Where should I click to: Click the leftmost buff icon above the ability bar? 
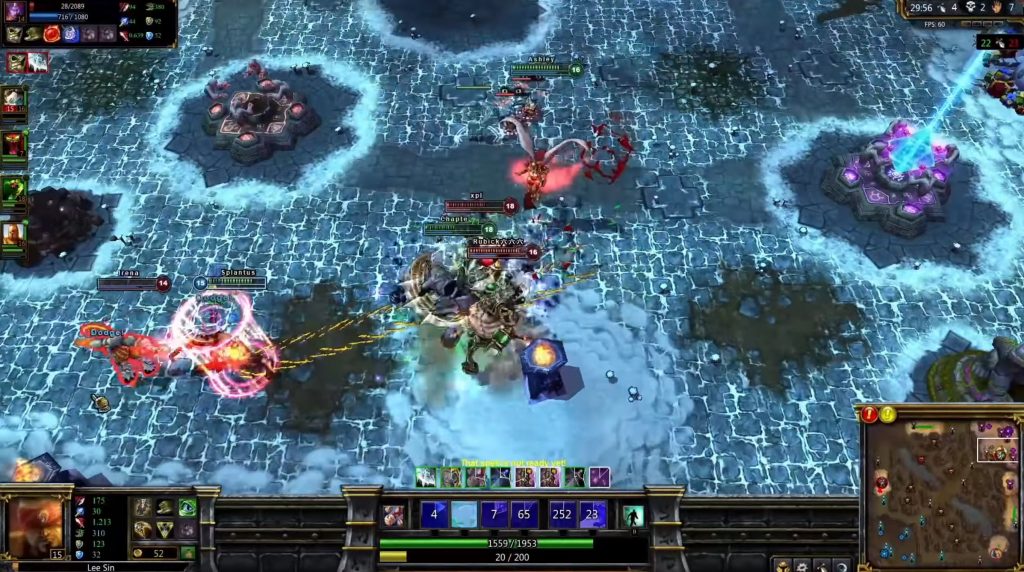coord(426,477)
